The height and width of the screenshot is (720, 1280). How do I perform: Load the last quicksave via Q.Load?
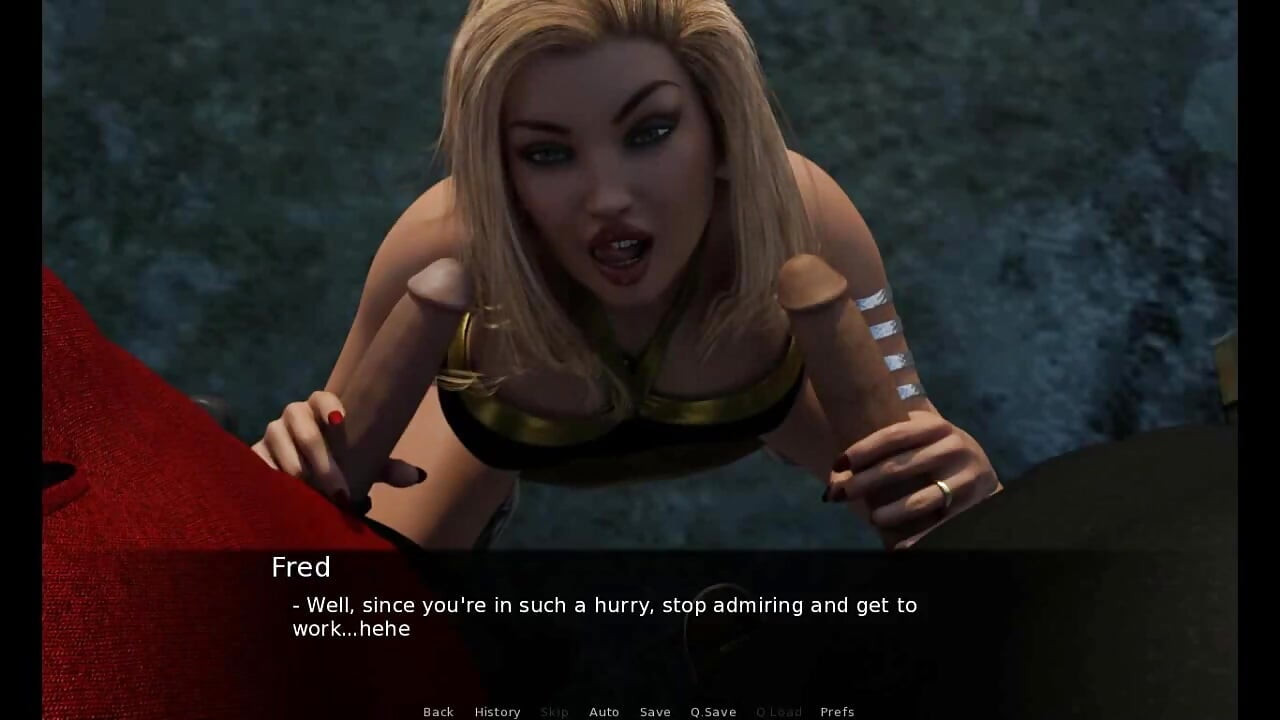[779, 711]
